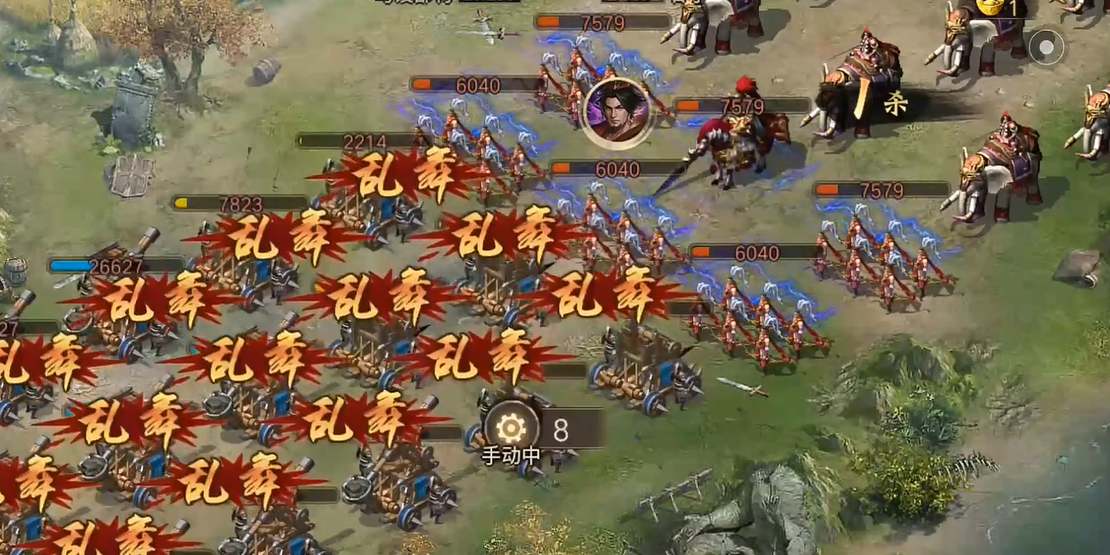
Task: Tap the white circle record button
Action: [x=1046, y=47]
